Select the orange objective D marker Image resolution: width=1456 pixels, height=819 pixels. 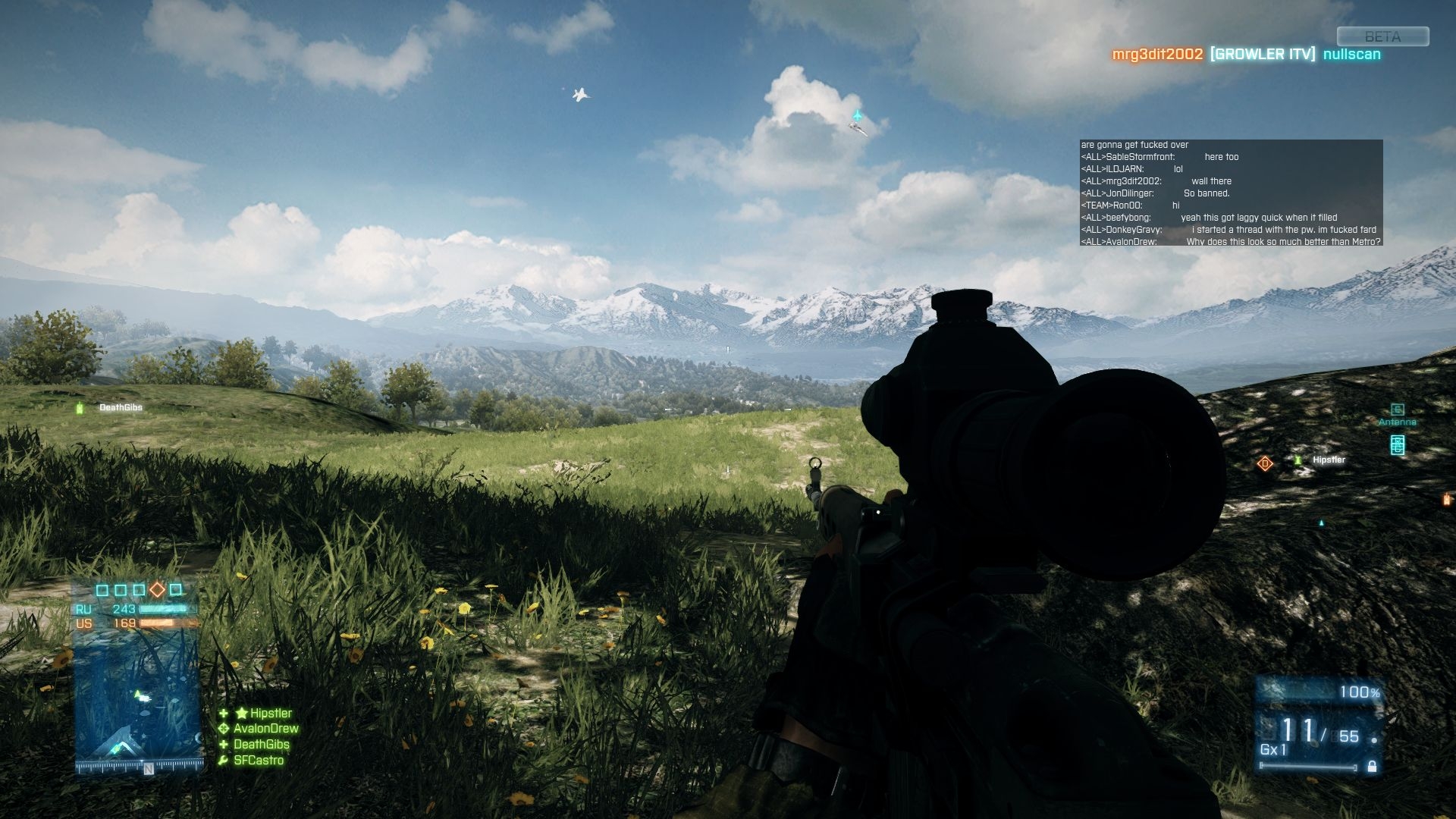click(1264, 463)
